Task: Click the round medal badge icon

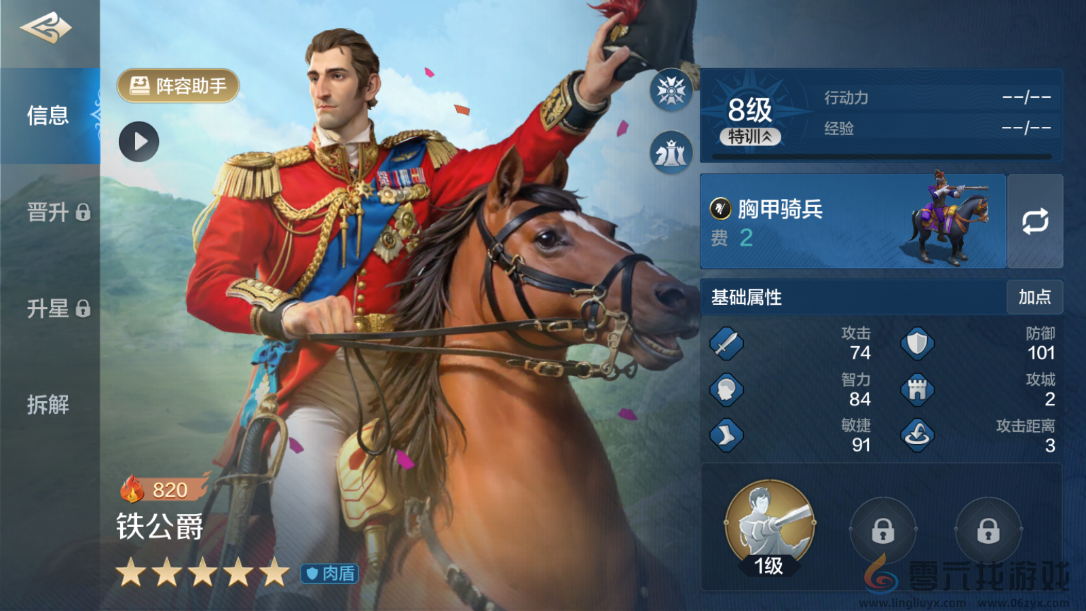Action: [671, 91]
